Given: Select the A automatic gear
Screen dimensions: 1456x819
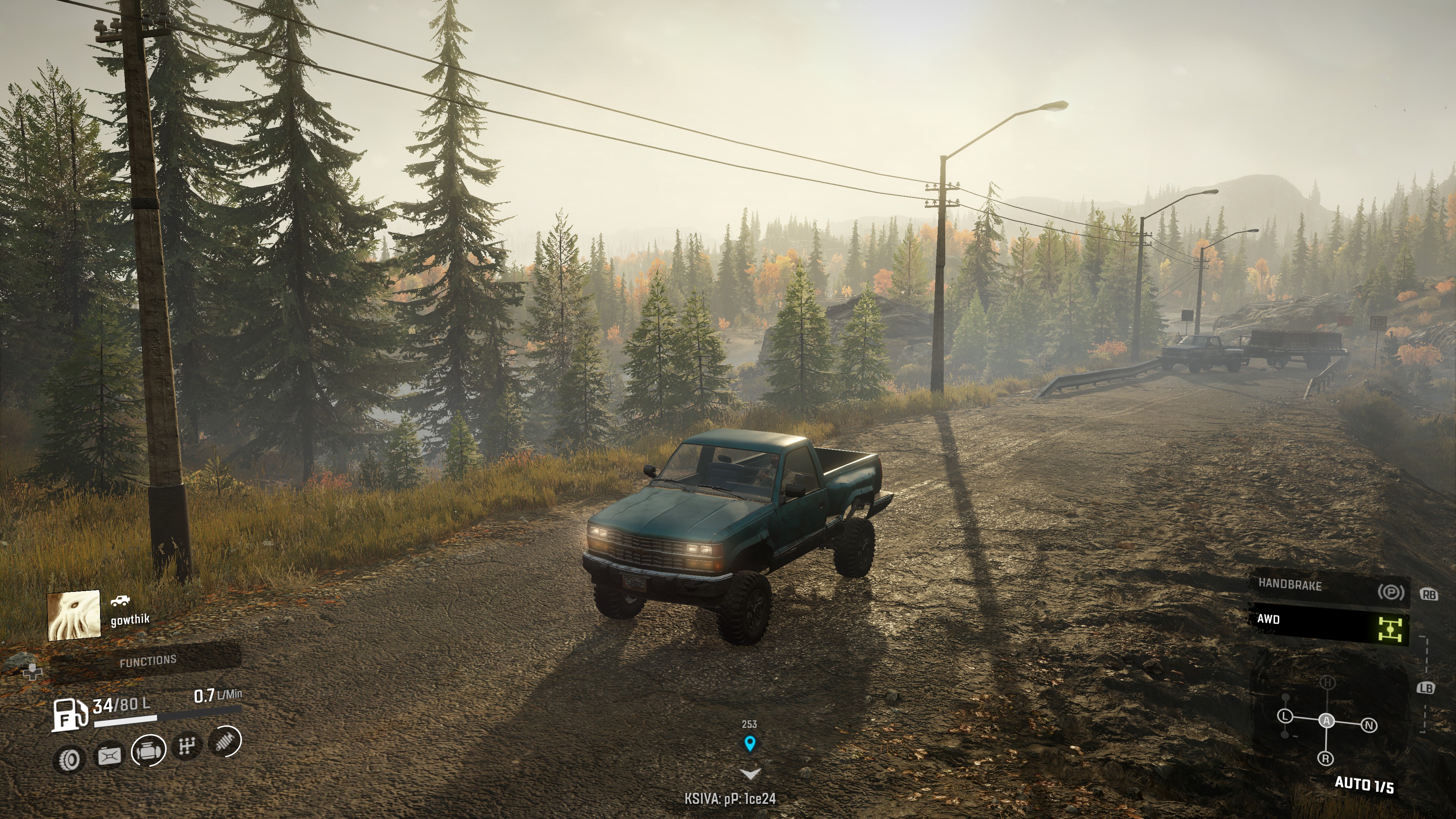Looking at the screenshot, I should [x=1327, y=721].
